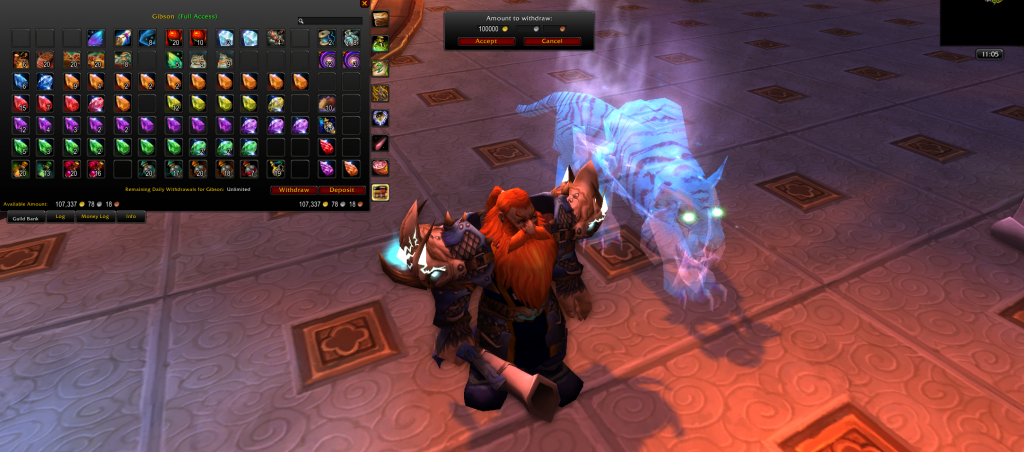The width and height of the screenshot is (1024, 452).
Task: Select the bank tab with raw meat icon
Action: [380, 167]
